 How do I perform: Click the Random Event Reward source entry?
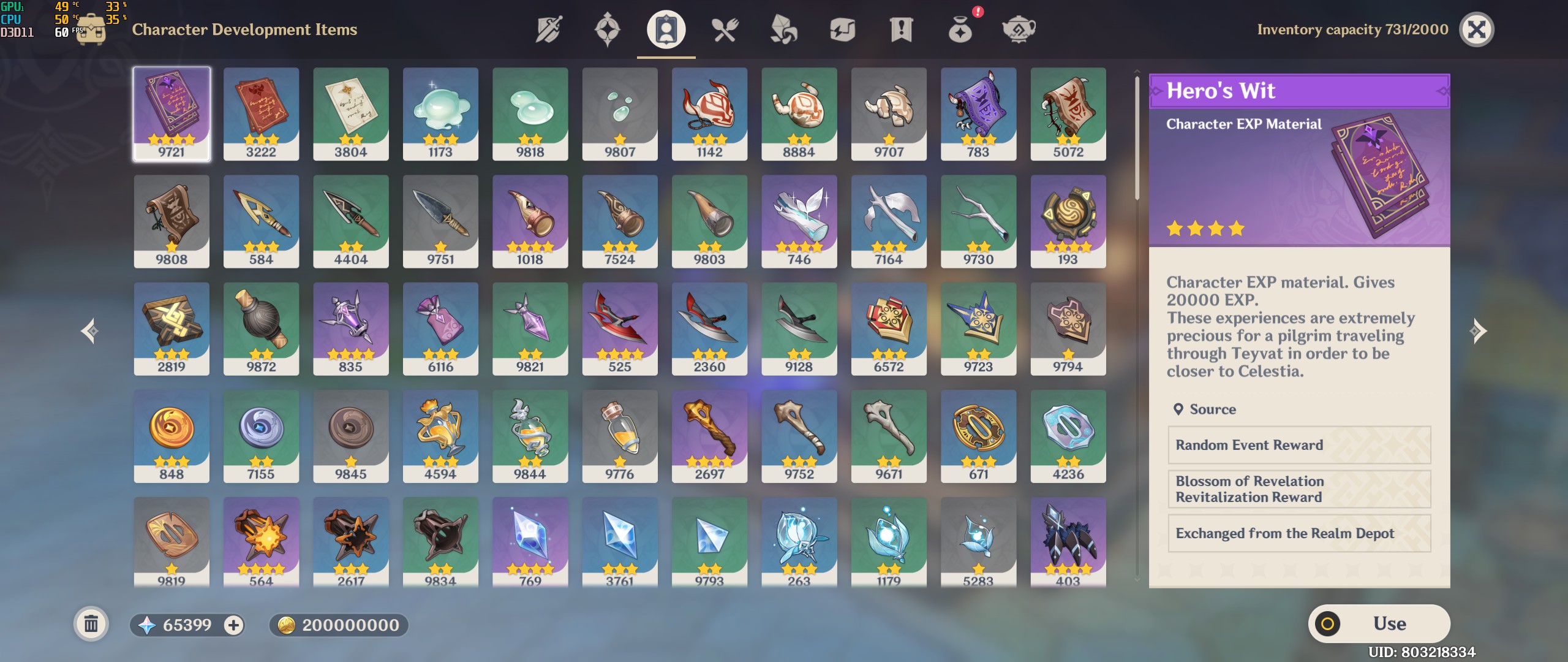1298,445
